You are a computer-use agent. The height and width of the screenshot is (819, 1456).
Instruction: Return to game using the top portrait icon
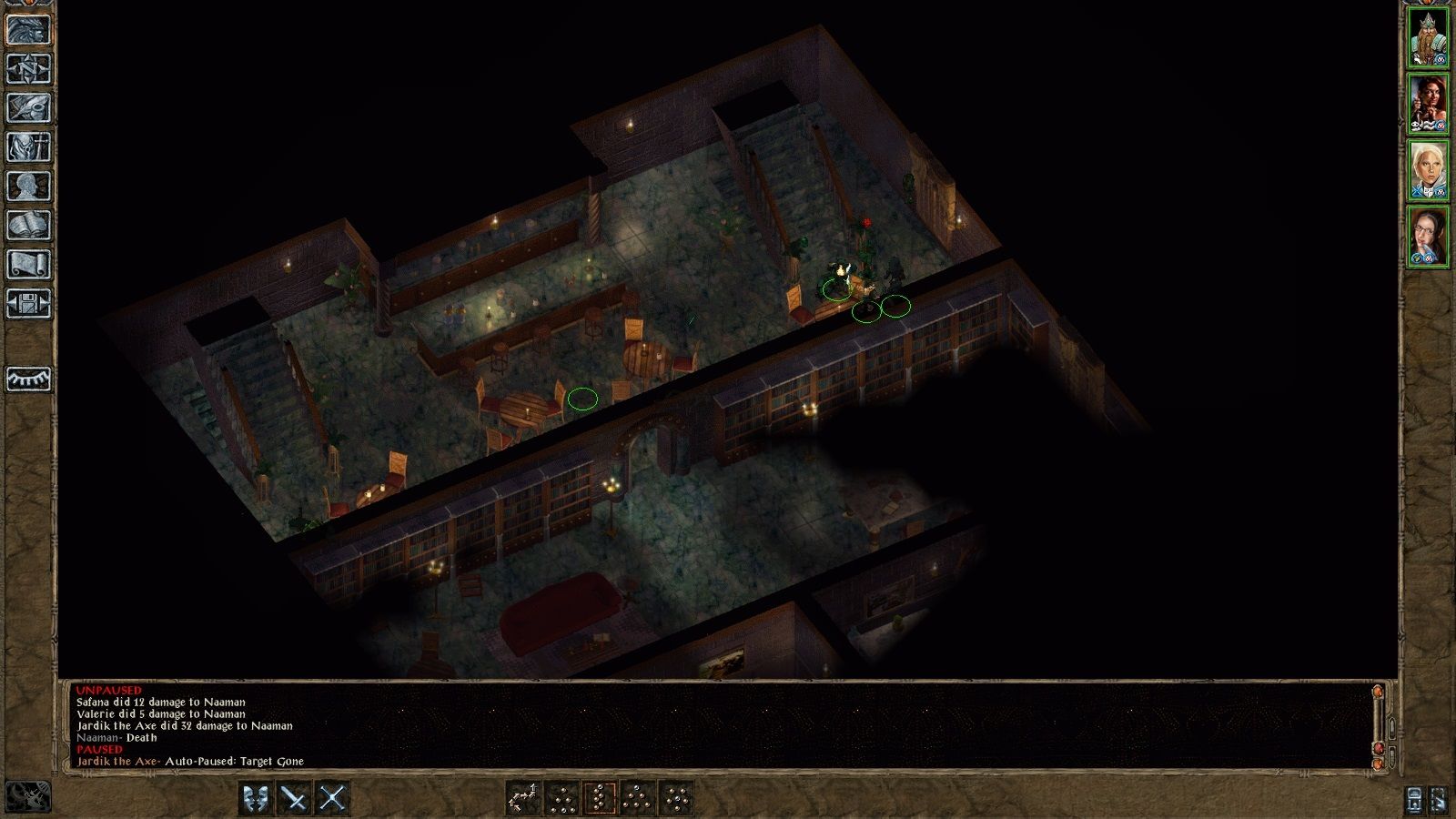pos(27,28)
